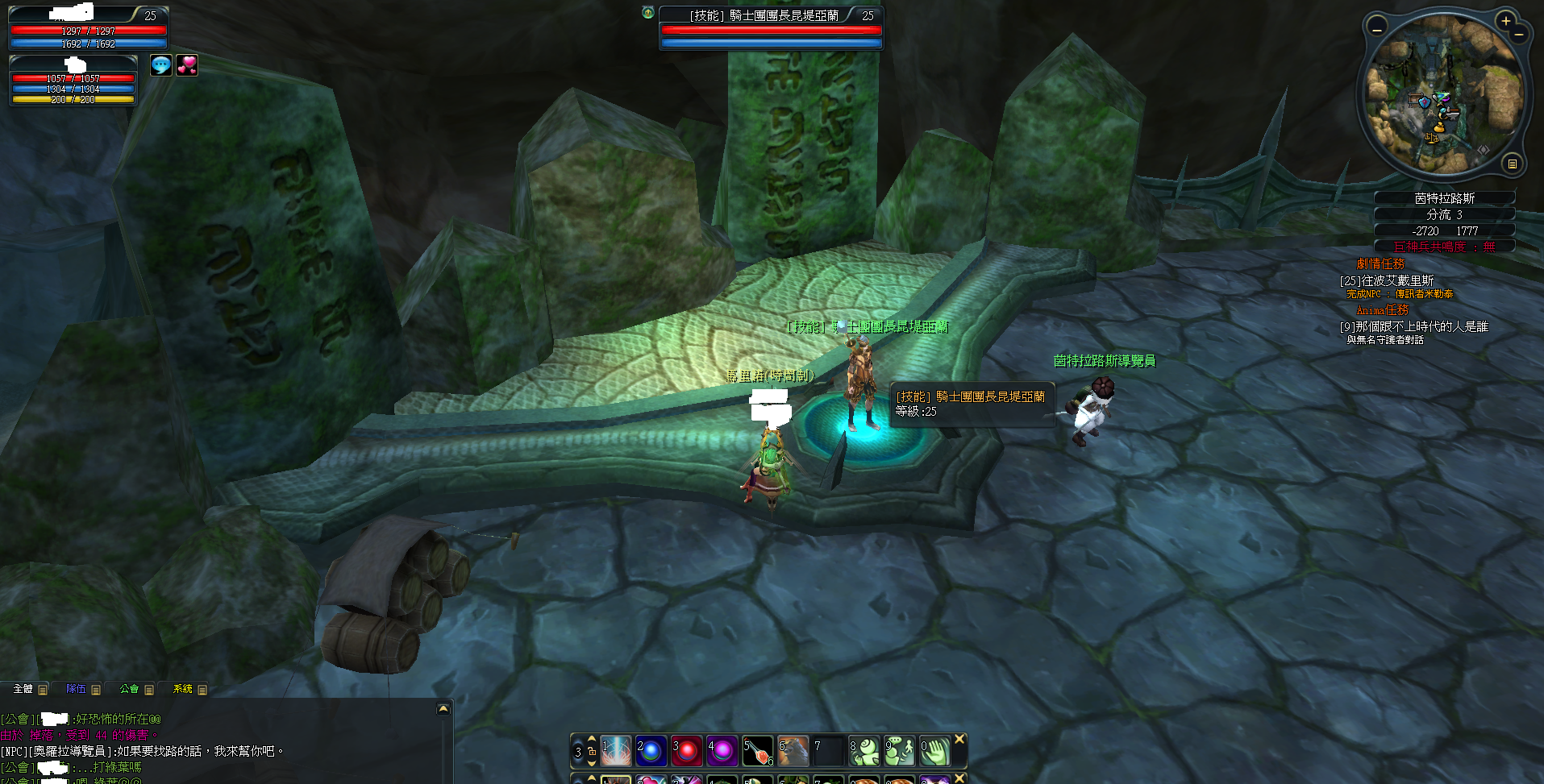This screenshot has height=784, width=1544.
Task: Toggle the hotbar padlock icon
Action: [592, 751]
